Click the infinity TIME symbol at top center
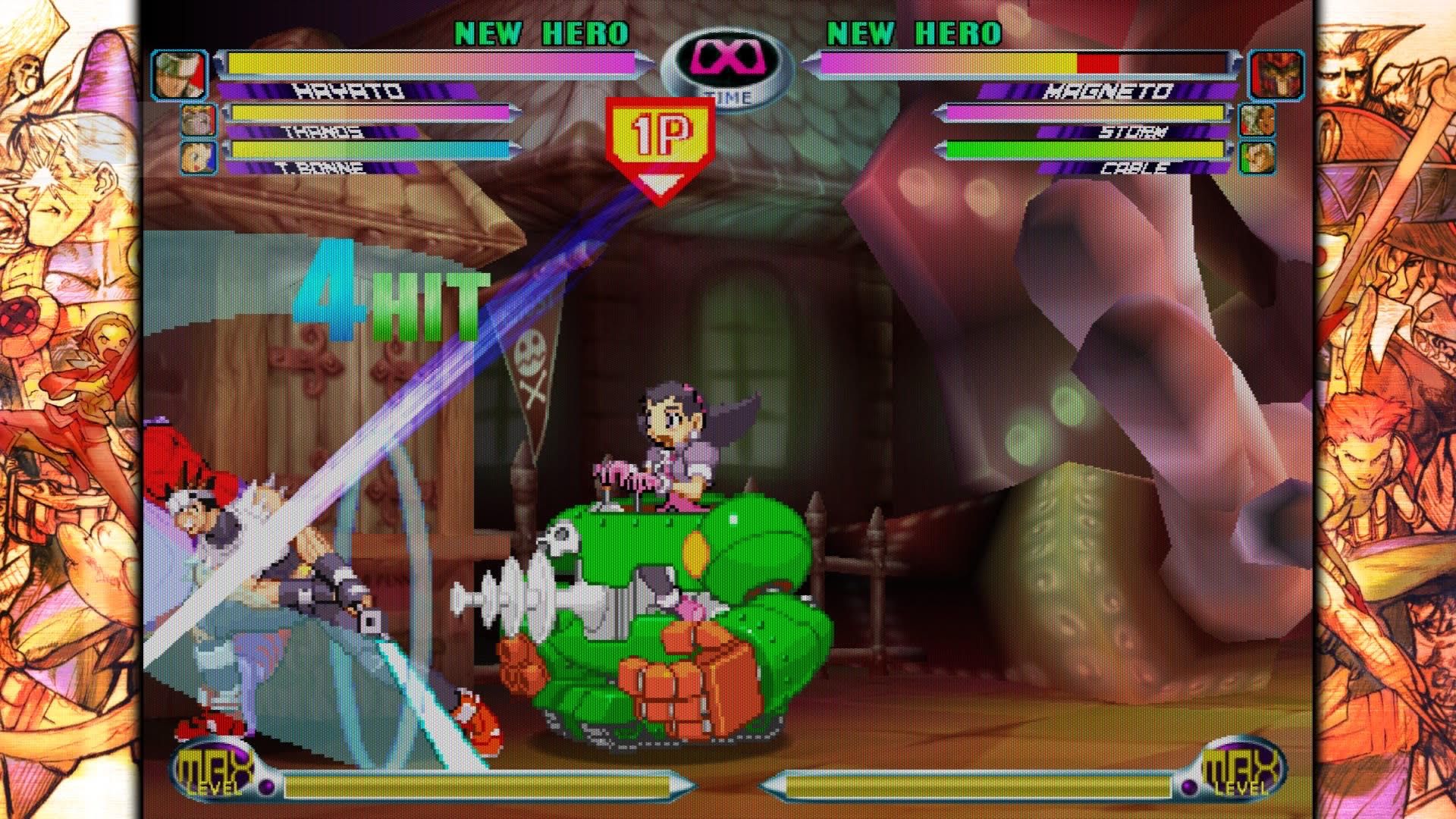The height and width of the screenshot is (819, 1456). pyautogui.click(x=729, y=61)
